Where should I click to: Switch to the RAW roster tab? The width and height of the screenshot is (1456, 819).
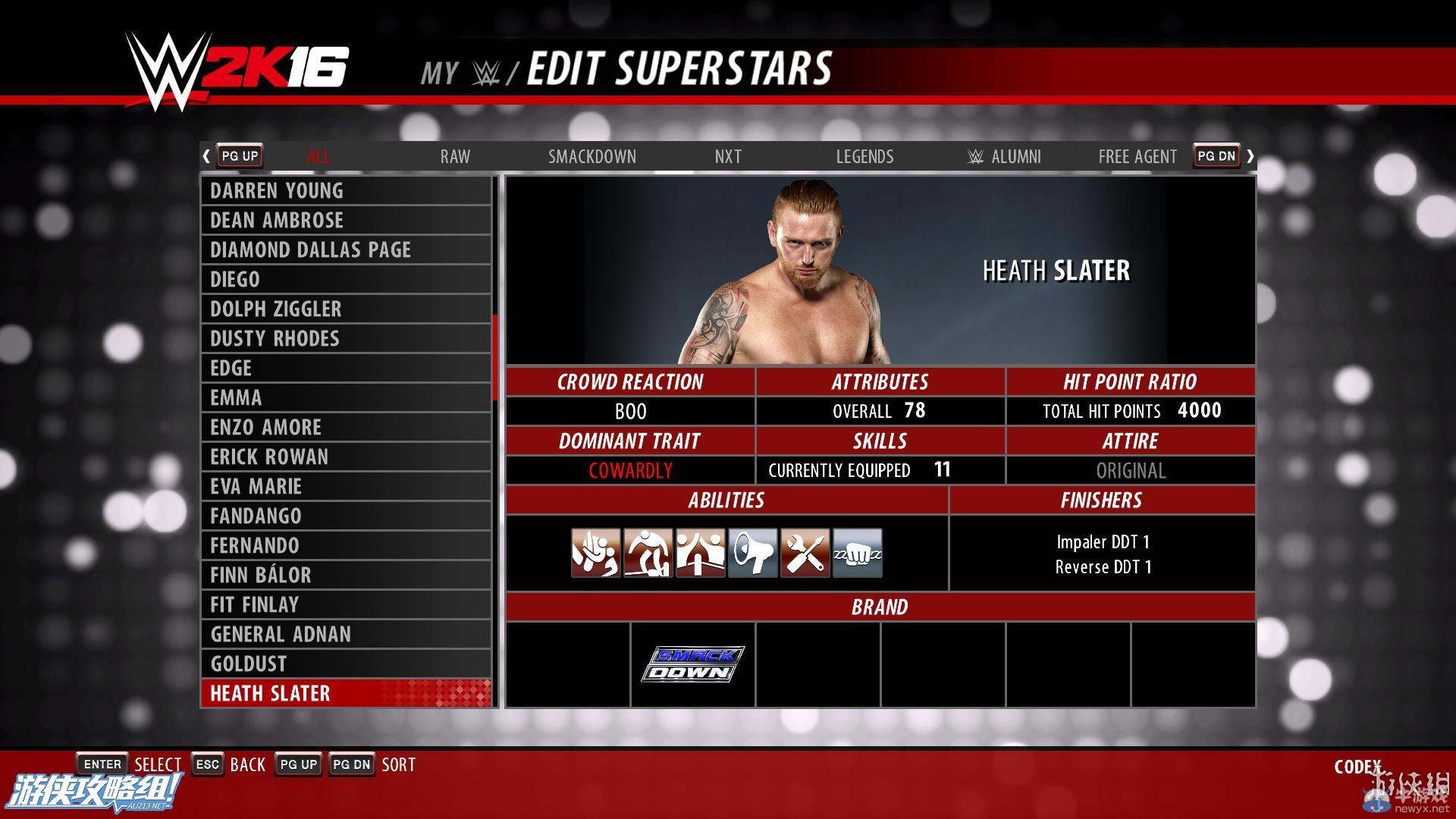(x=454, y=156)
